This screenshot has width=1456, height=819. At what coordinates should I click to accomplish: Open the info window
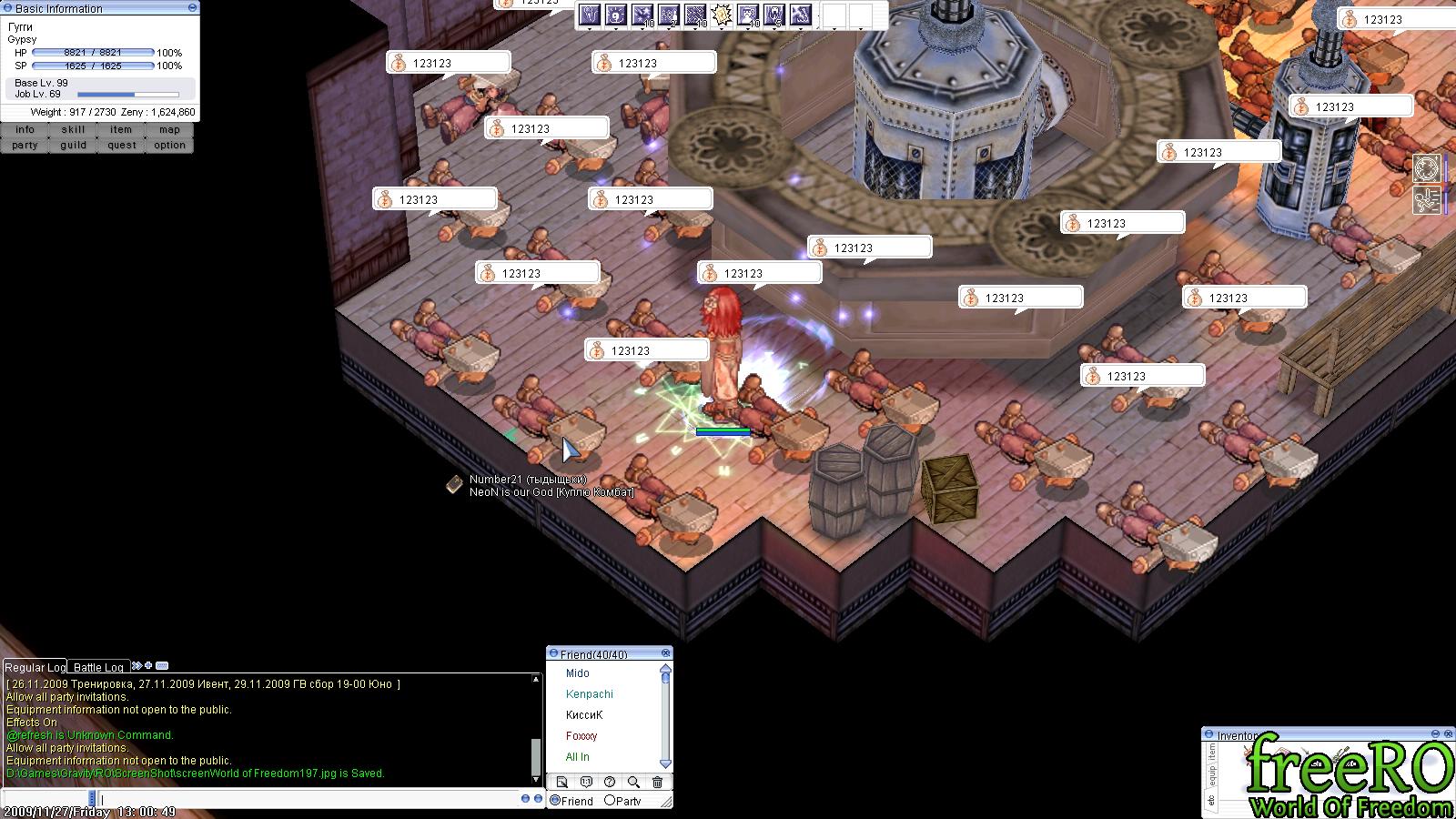(x=25, y=130)
